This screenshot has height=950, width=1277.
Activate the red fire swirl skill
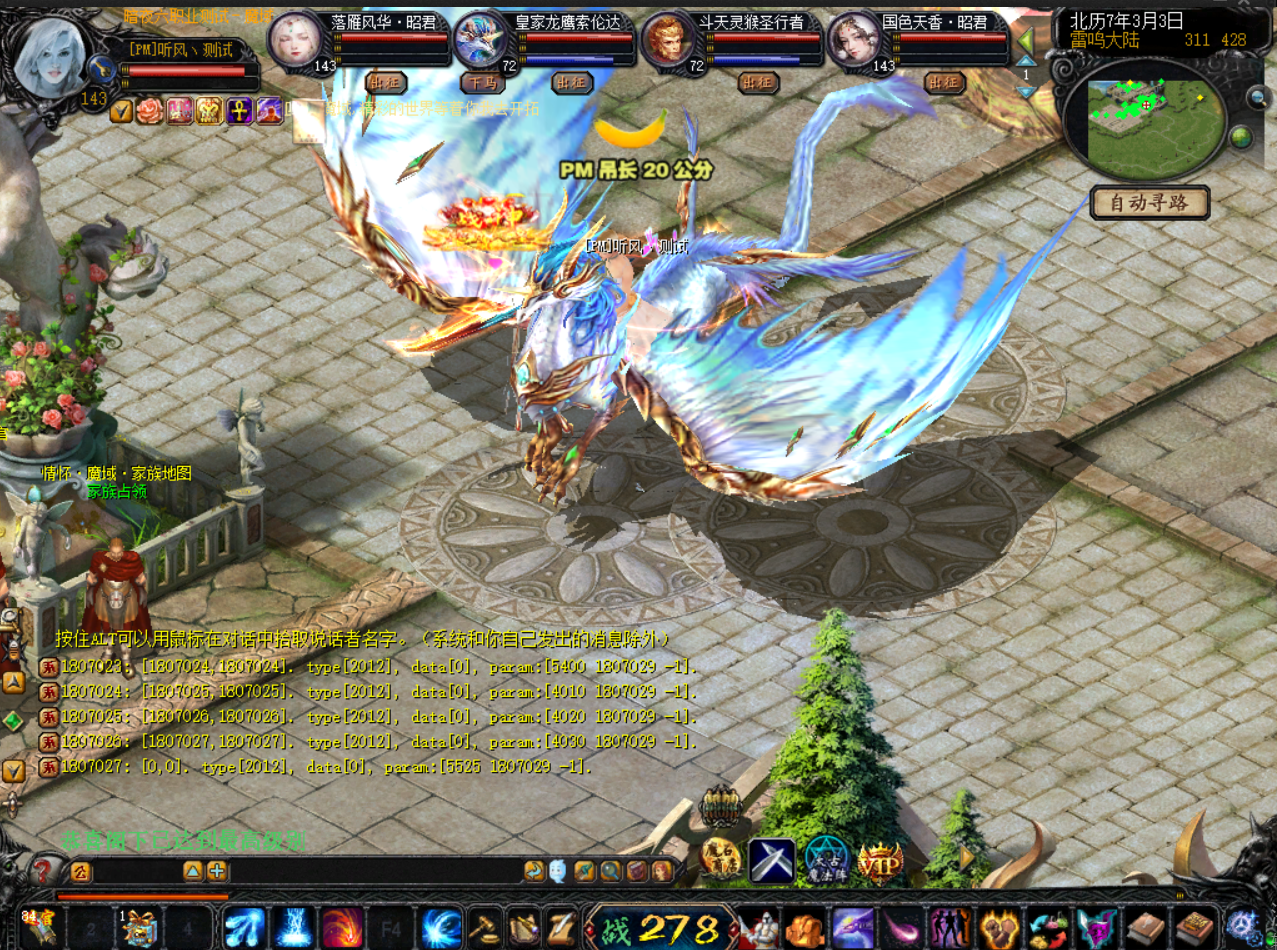[x=342, y=927]
